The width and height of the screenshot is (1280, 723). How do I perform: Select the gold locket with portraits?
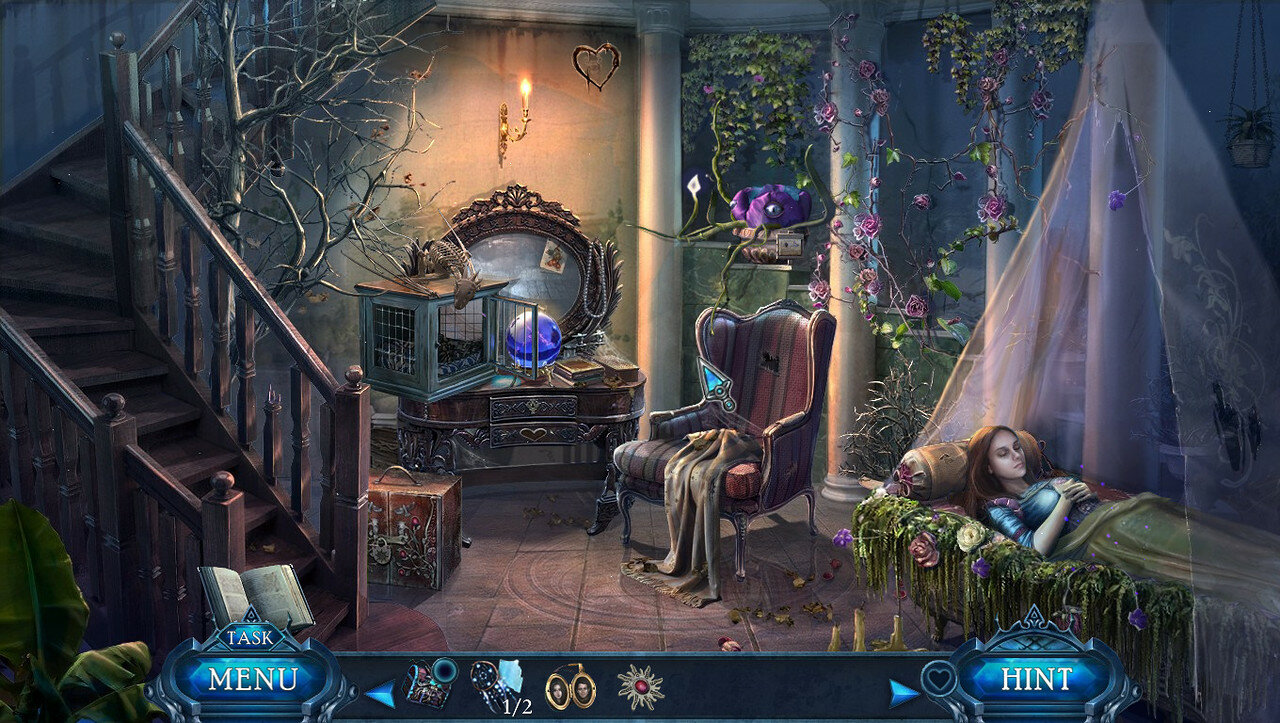(570, 688)
